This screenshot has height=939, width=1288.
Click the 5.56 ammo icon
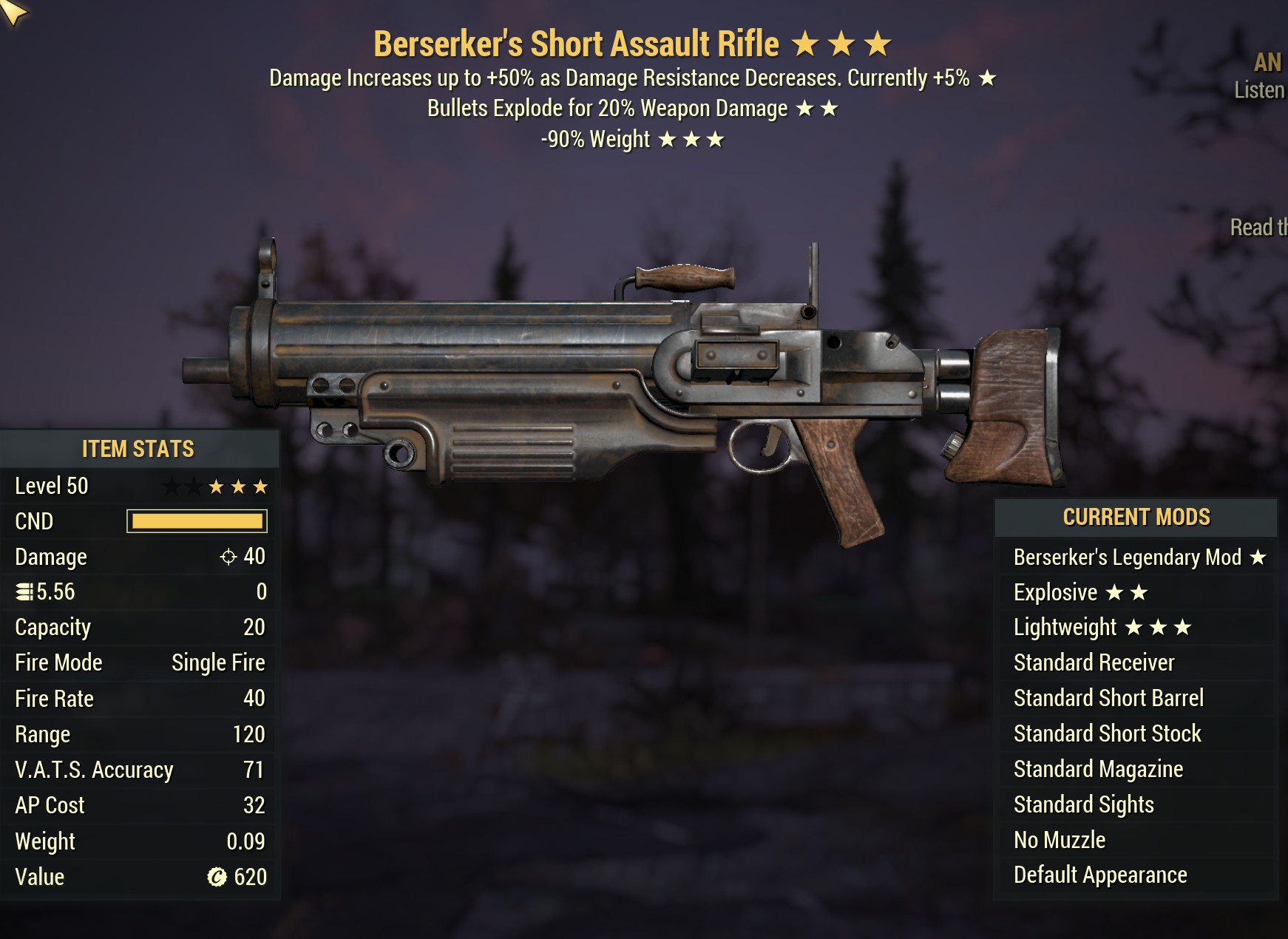pyautogui.click(x=24, y=591)
